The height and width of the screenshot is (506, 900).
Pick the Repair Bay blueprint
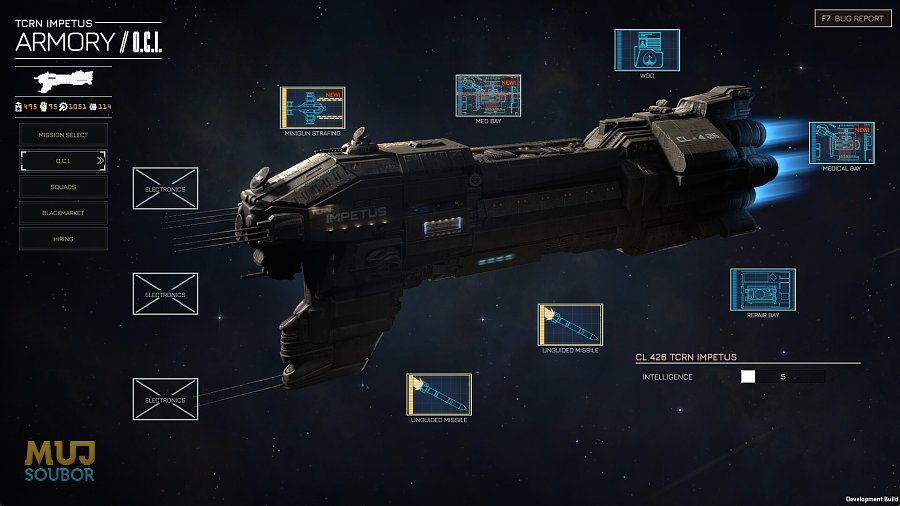coord(762,289)
